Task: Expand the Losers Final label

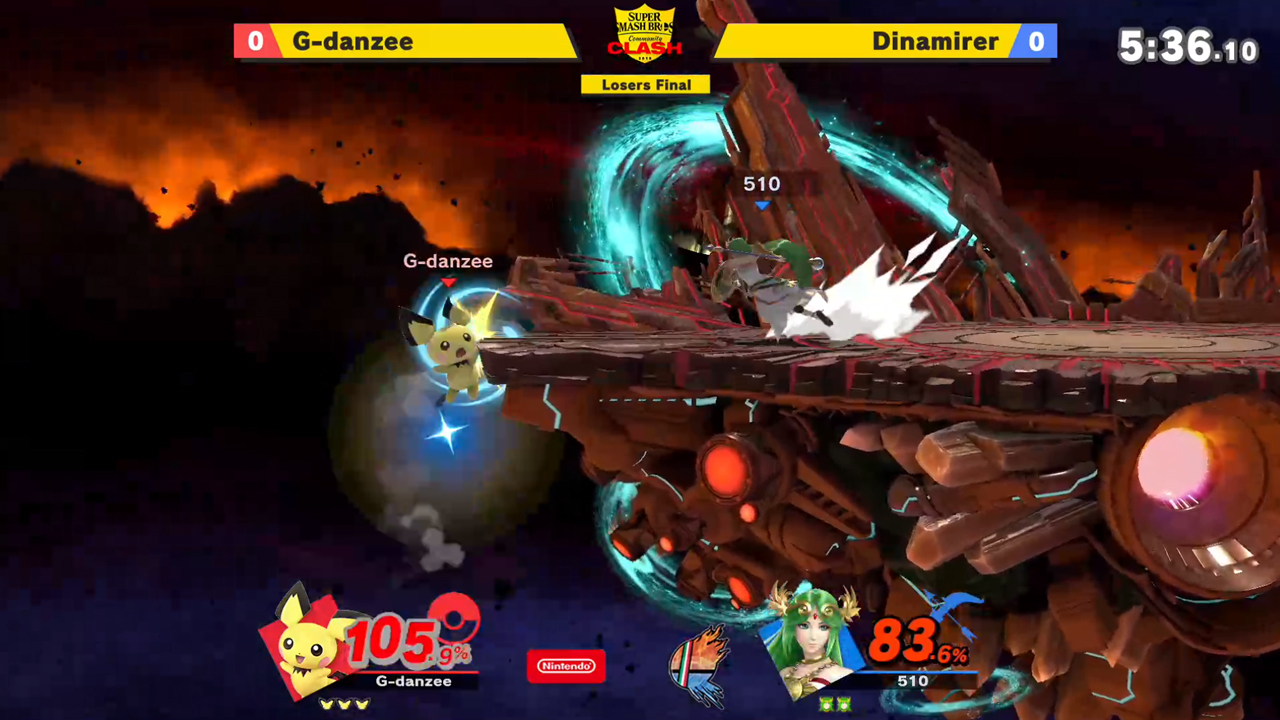Action: (645, 85)
